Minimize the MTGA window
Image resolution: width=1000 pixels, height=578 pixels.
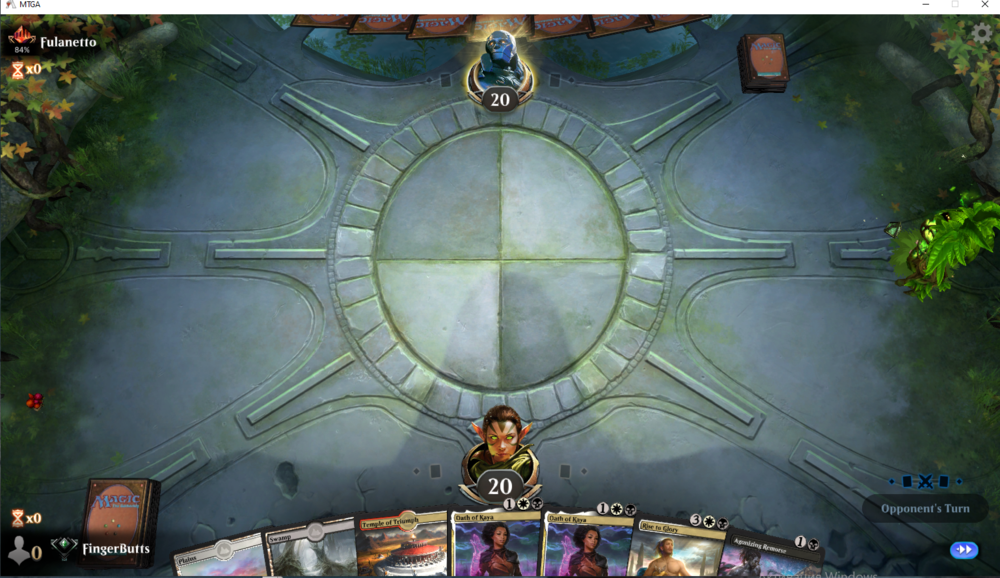(x=924, y=6)
